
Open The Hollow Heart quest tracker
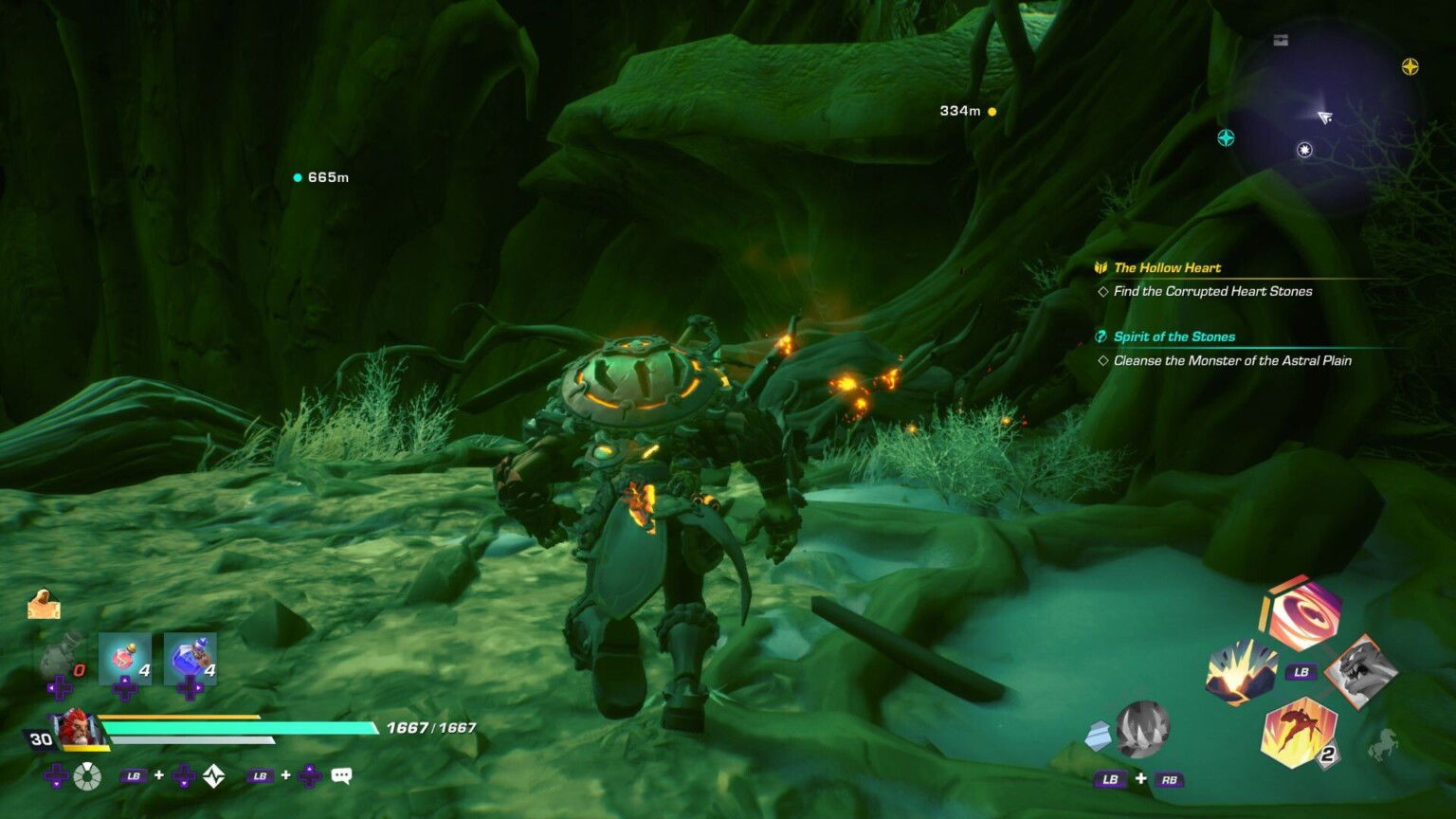[x=1167, y=267]
